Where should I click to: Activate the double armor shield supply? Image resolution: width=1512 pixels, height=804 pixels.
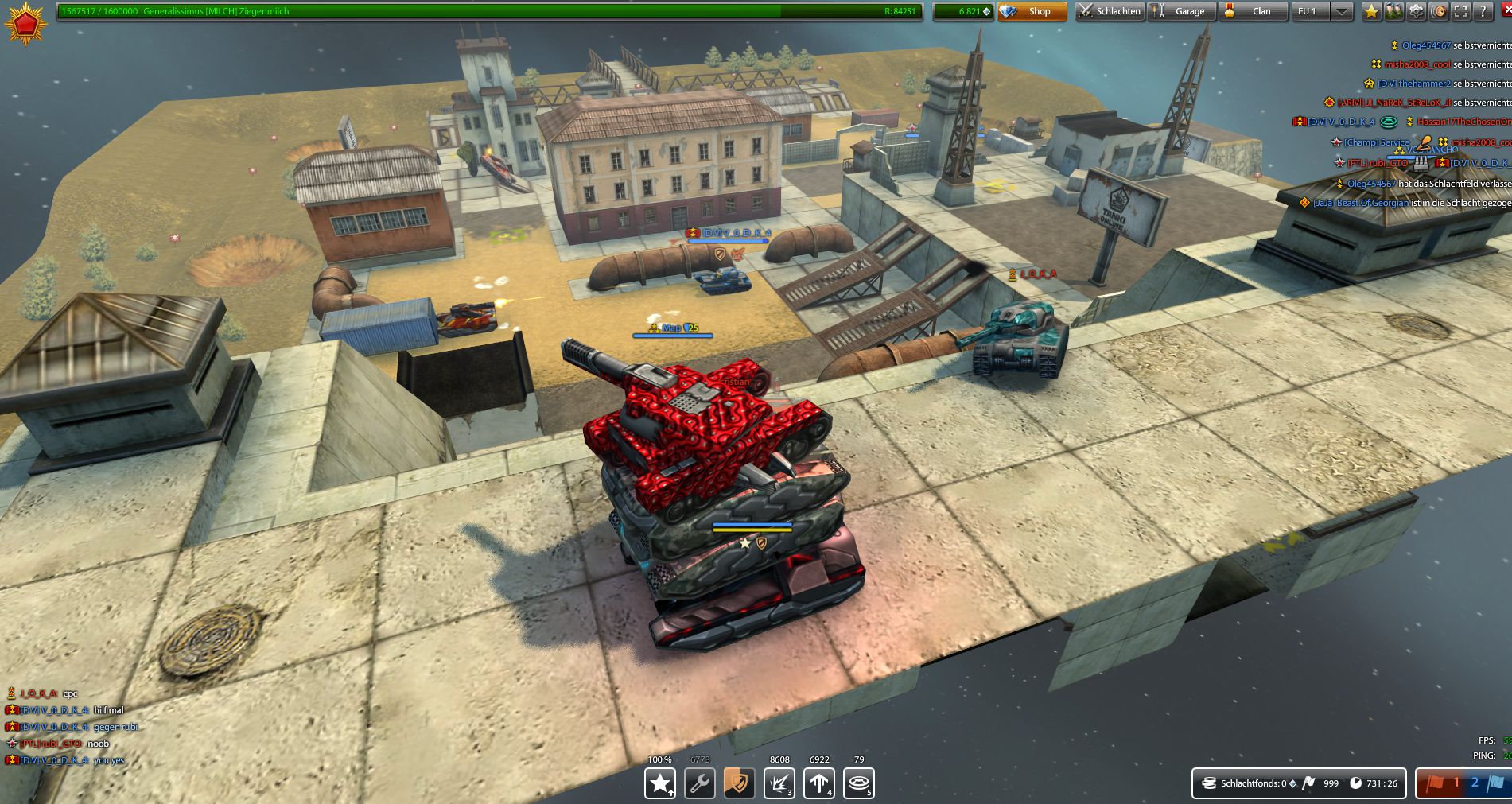click(x=740, y=783)
